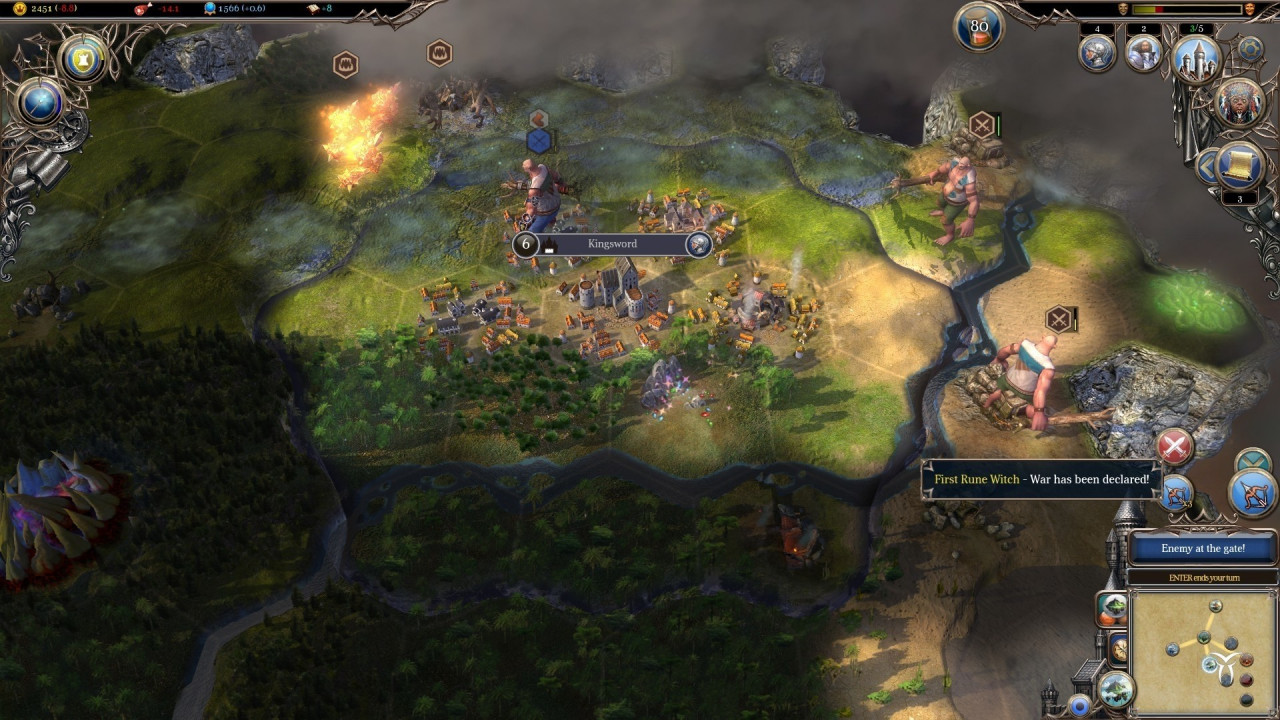This screenshot has width=1280, height=720.
Task: Select the large archer event icon
Action: pos(1253,493)
